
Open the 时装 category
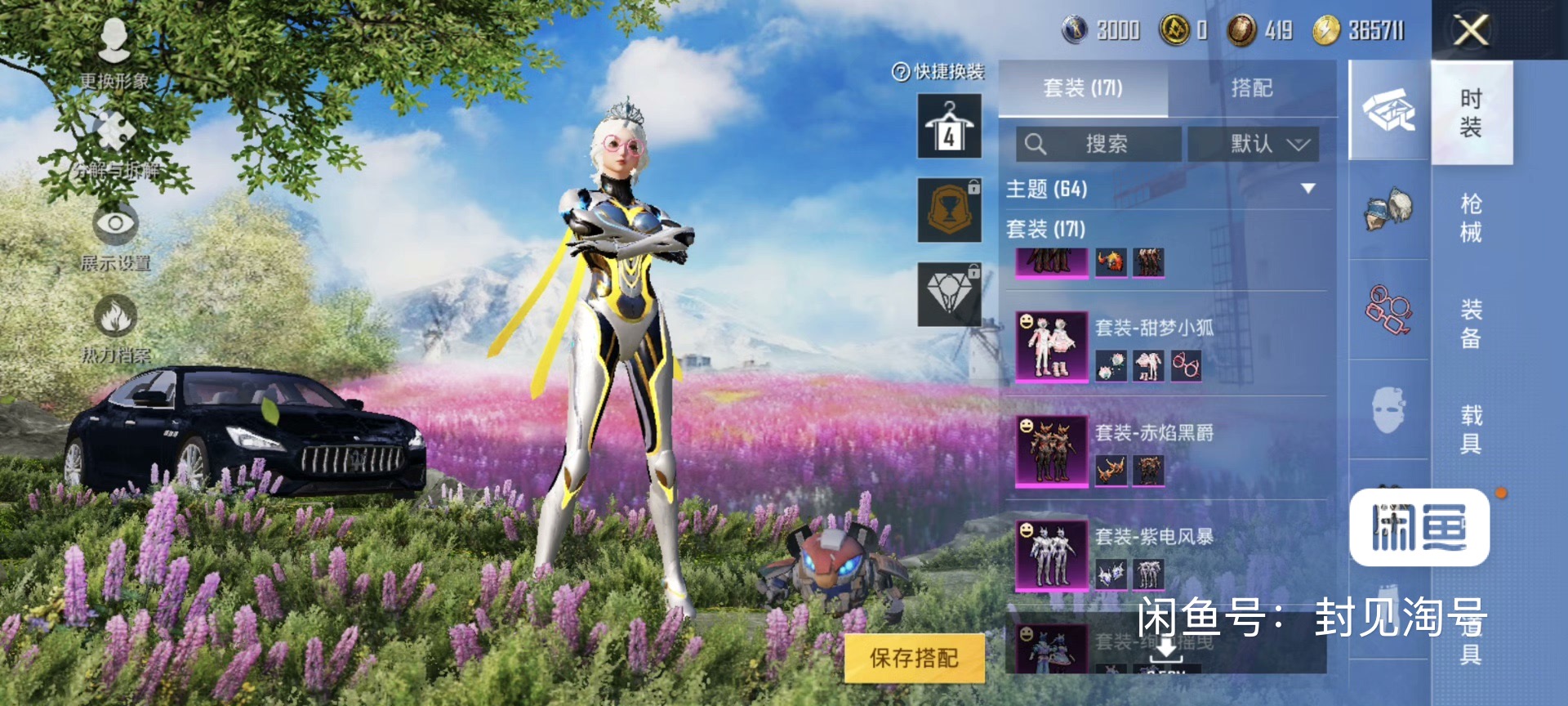[x=1471, y=113]
